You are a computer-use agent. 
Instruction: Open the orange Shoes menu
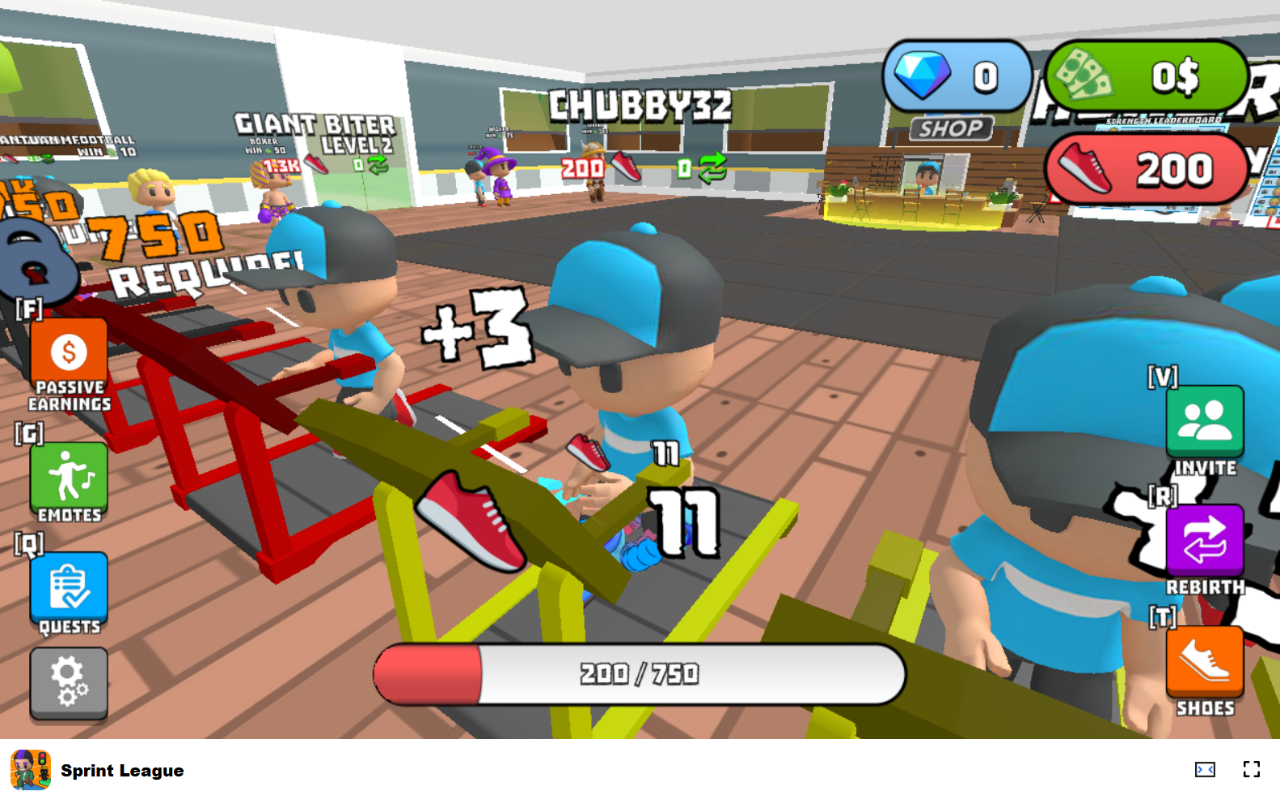point(1205,662)
